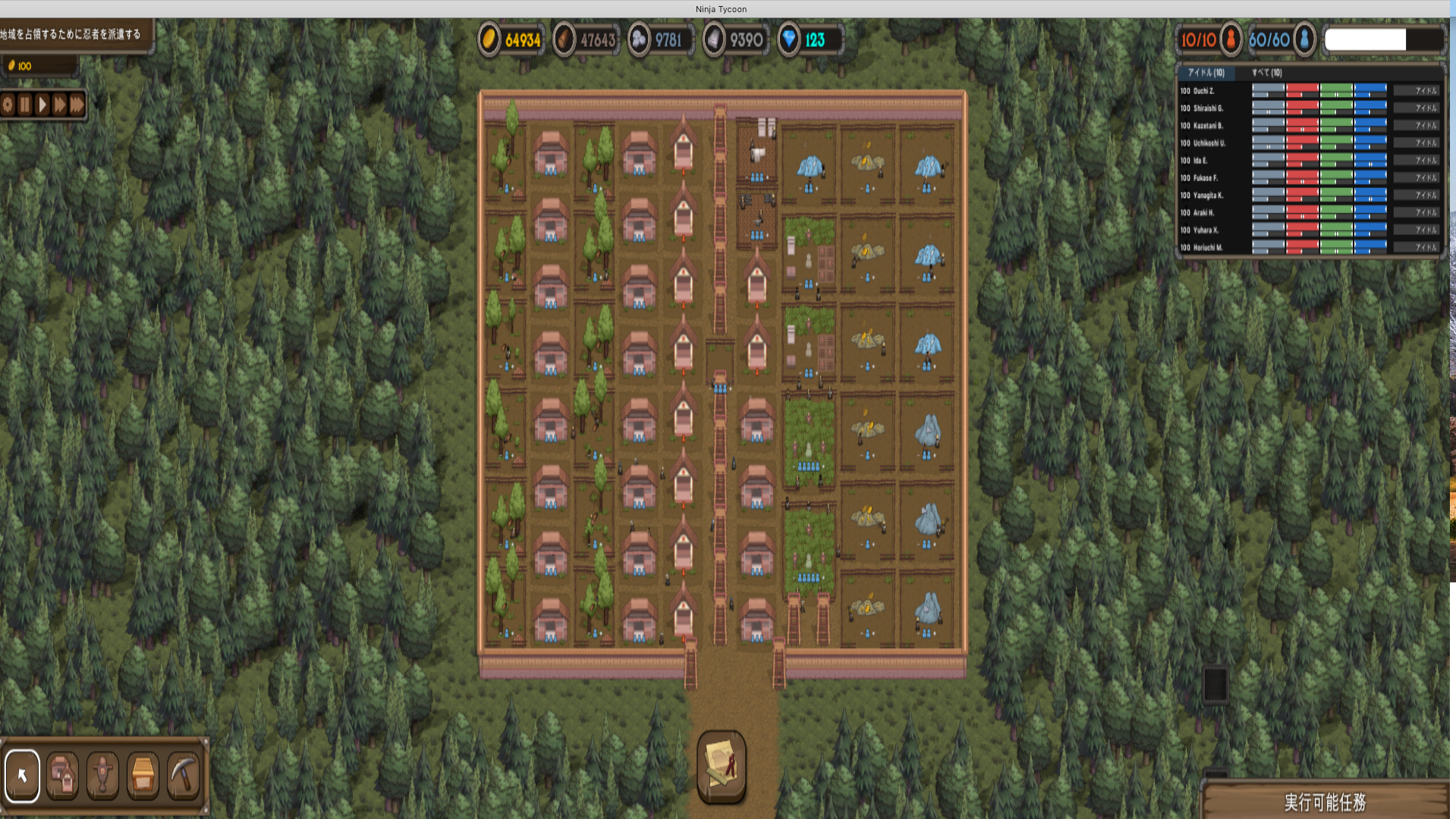
Task: Pause the game speed
Action: (x=25, y=105)
